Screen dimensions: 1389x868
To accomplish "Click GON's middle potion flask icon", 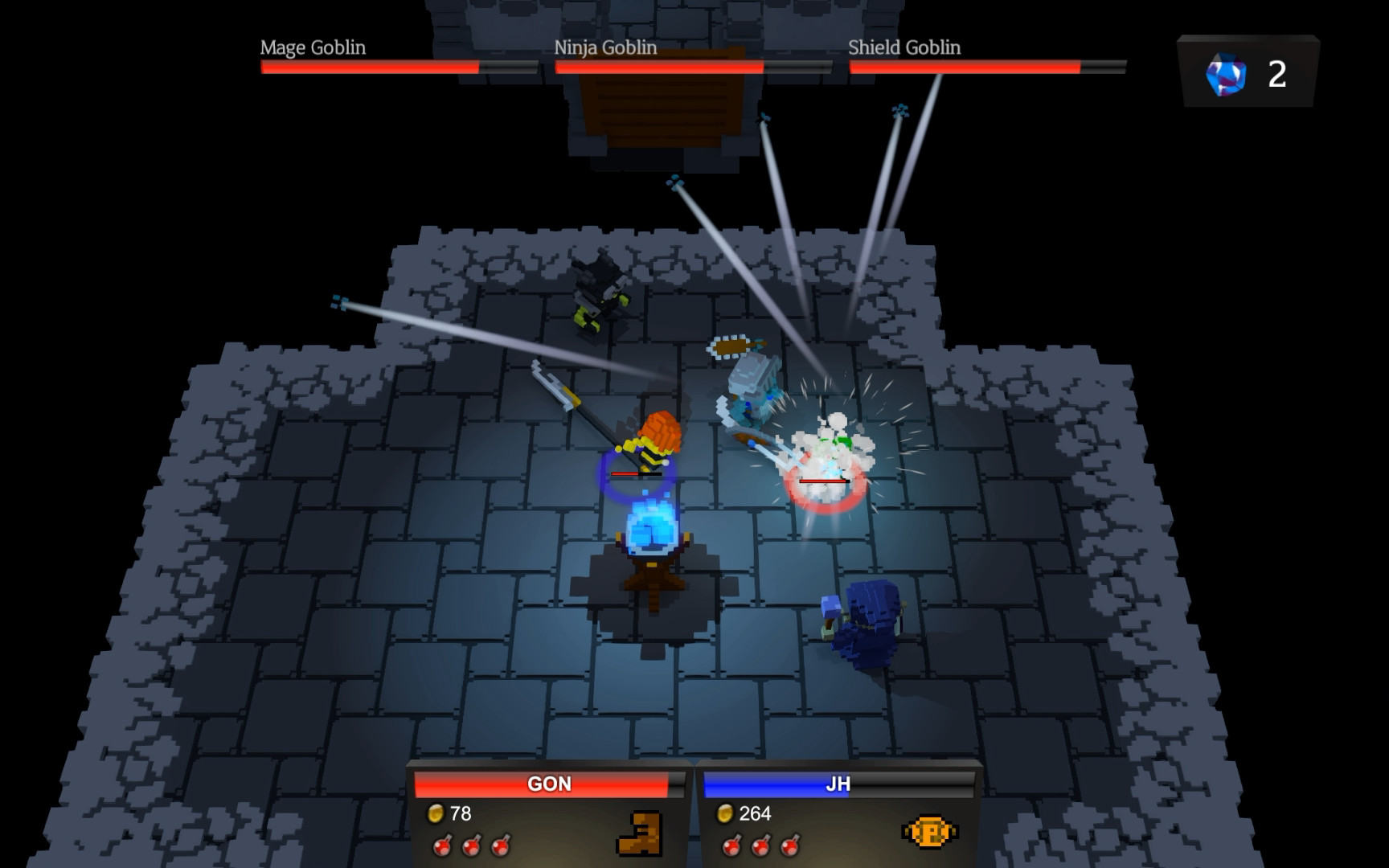I will 470,847.
